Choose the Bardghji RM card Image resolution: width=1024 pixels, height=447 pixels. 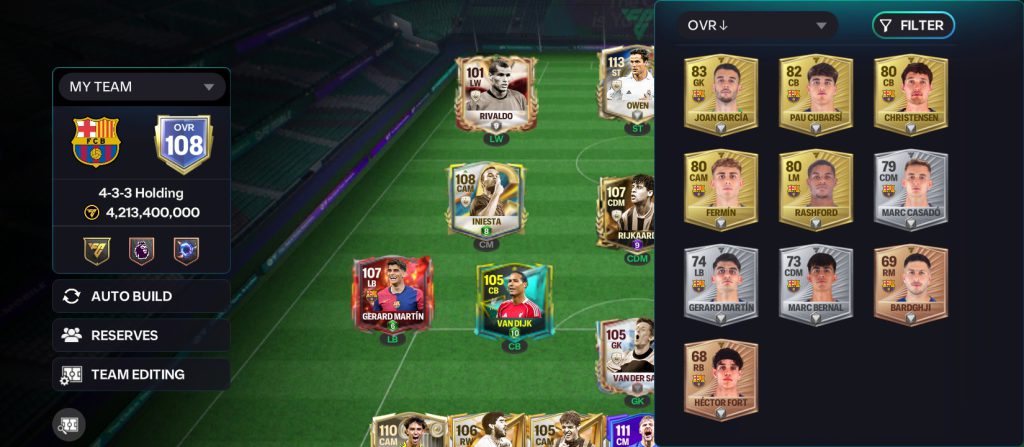[911, 285]
